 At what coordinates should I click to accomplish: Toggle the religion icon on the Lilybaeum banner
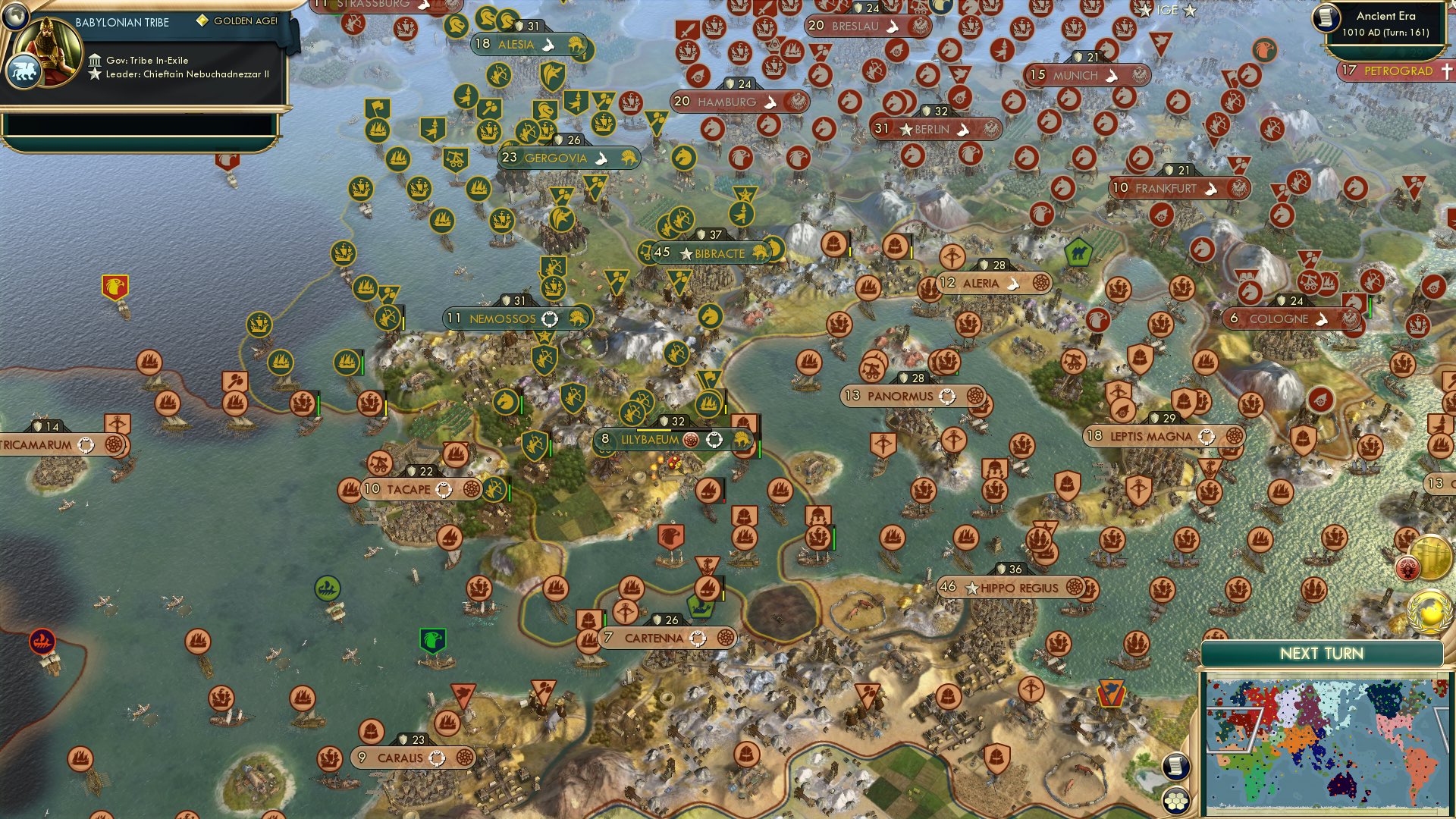pyautogui.click(x=689, y=438)
